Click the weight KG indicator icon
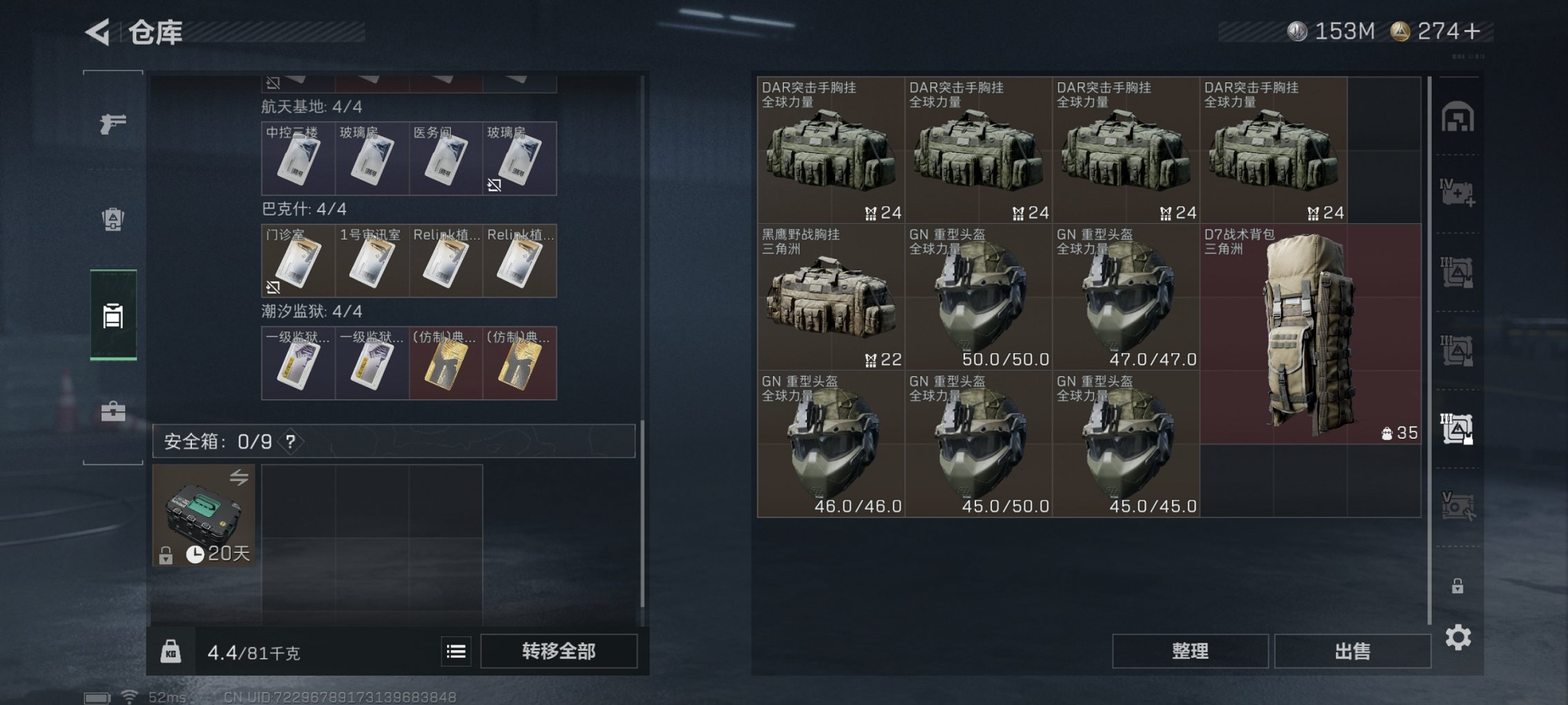Viewport: 1568px width, 705px height. click(x=172, y=650)
